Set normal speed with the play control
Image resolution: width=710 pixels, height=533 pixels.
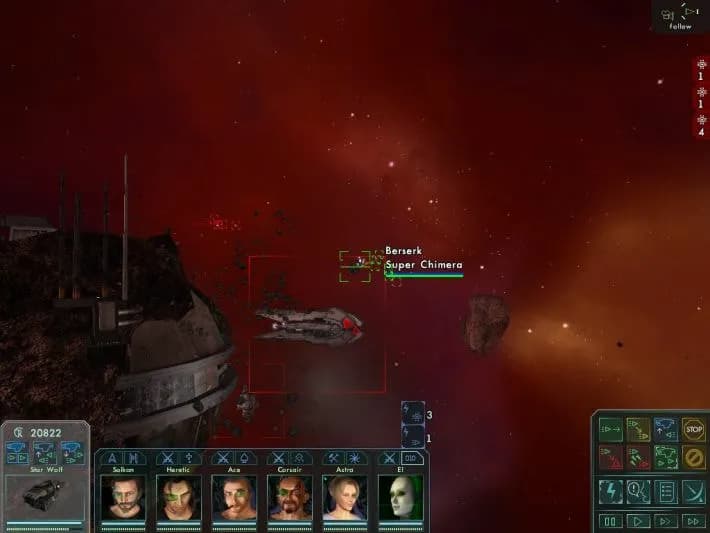pyautogui.click(x=638, y=521)
